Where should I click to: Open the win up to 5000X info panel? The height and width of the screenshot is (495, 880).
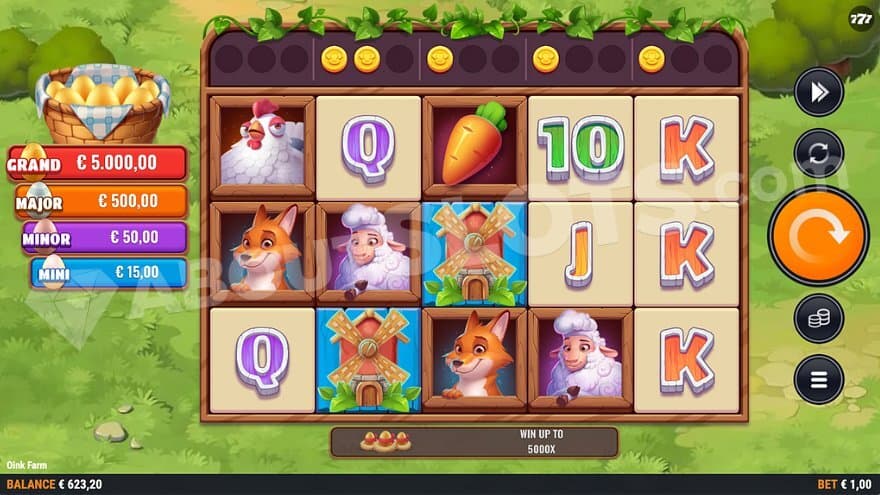tap(474, 441)
